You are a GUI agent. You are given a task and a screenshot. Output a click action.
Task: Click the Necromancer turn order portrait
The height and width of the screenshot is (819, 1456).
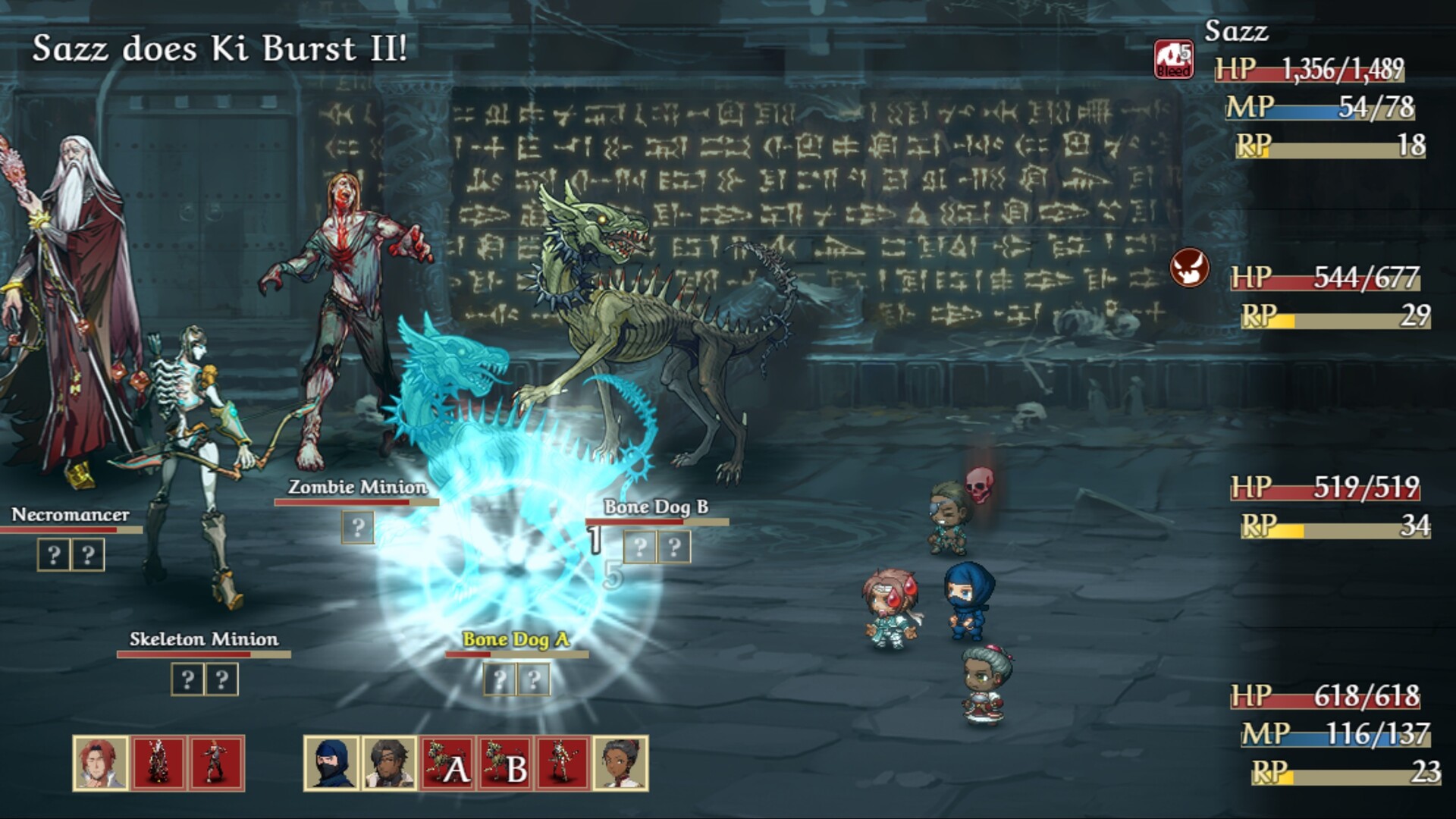click(158, 764)
